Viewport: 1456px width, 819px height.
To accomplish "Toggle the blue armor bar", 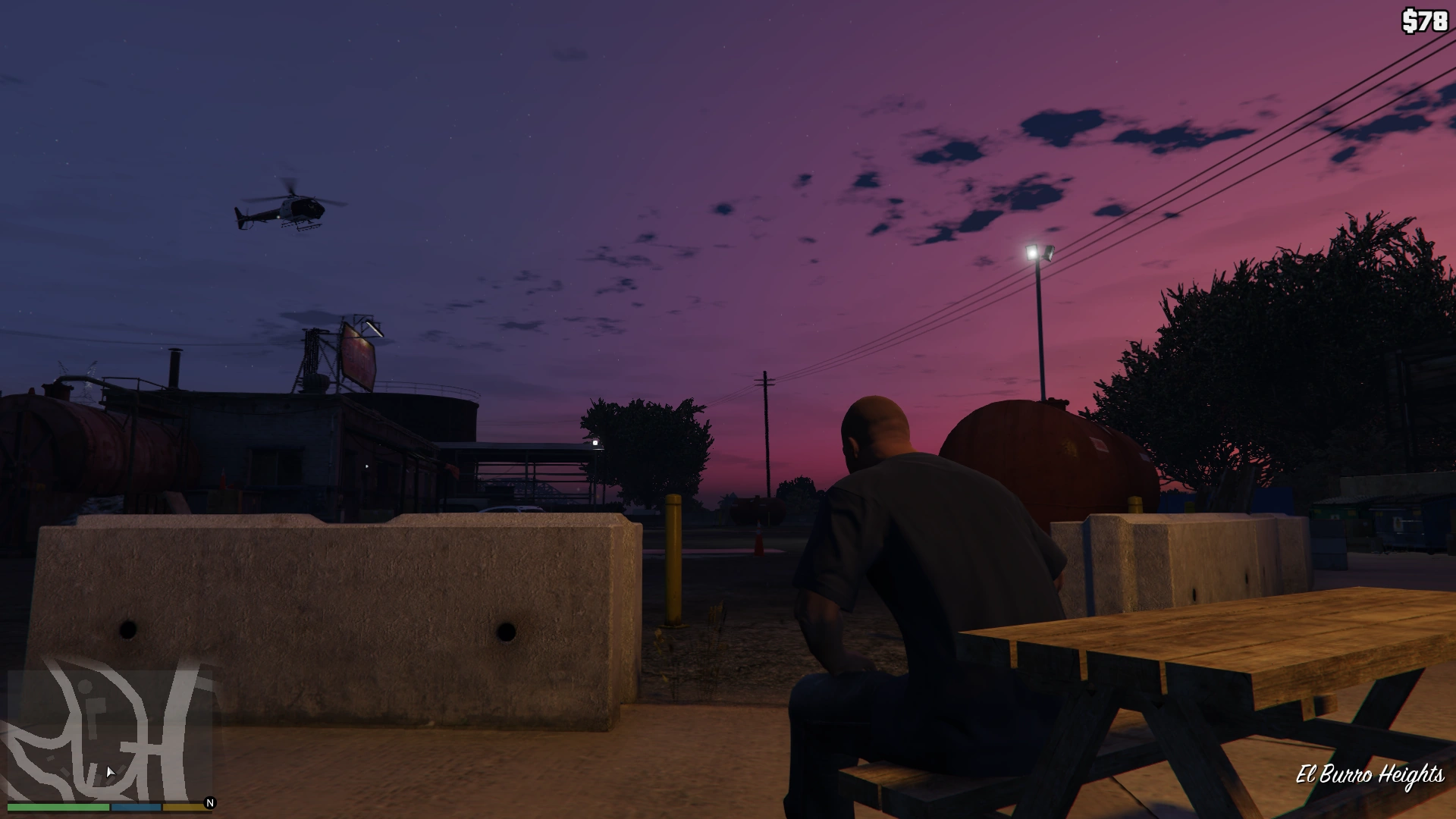I will pyautogui.click(x=136, y=808).
